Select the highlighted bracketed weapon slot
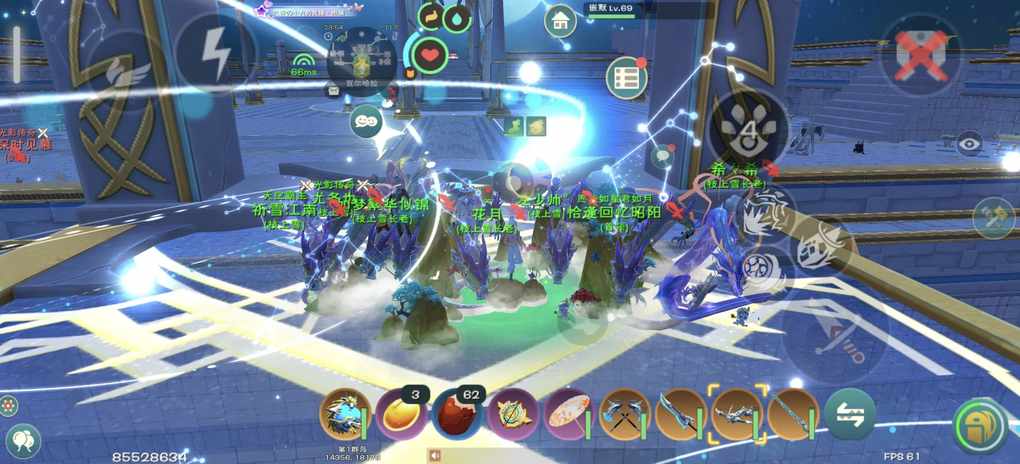 pyautogui.click(x=737, y=414)
